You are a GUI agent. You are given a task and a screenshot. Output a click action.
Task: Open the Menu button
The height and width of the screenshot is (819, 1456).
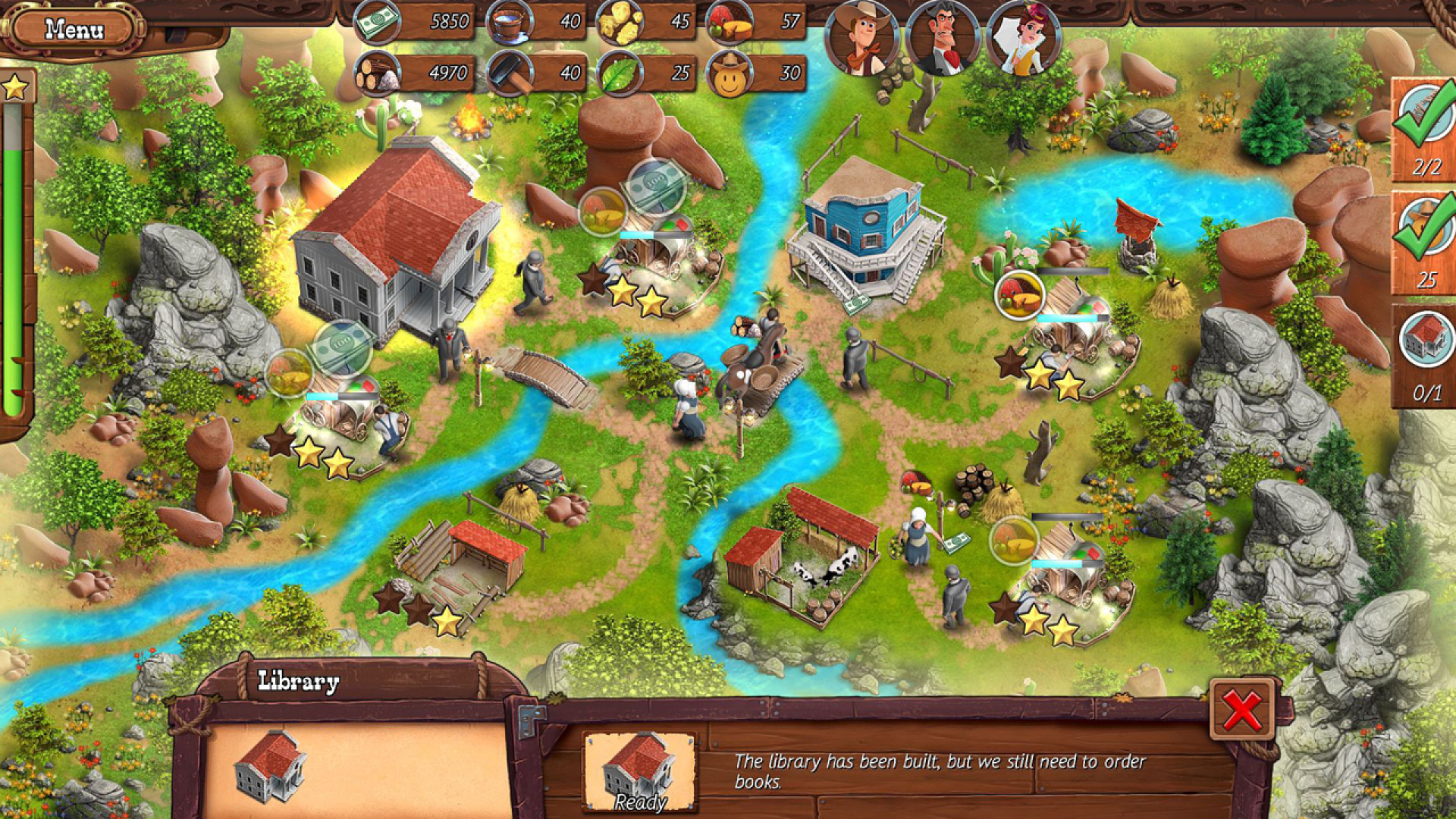click(x=74, y=30)
